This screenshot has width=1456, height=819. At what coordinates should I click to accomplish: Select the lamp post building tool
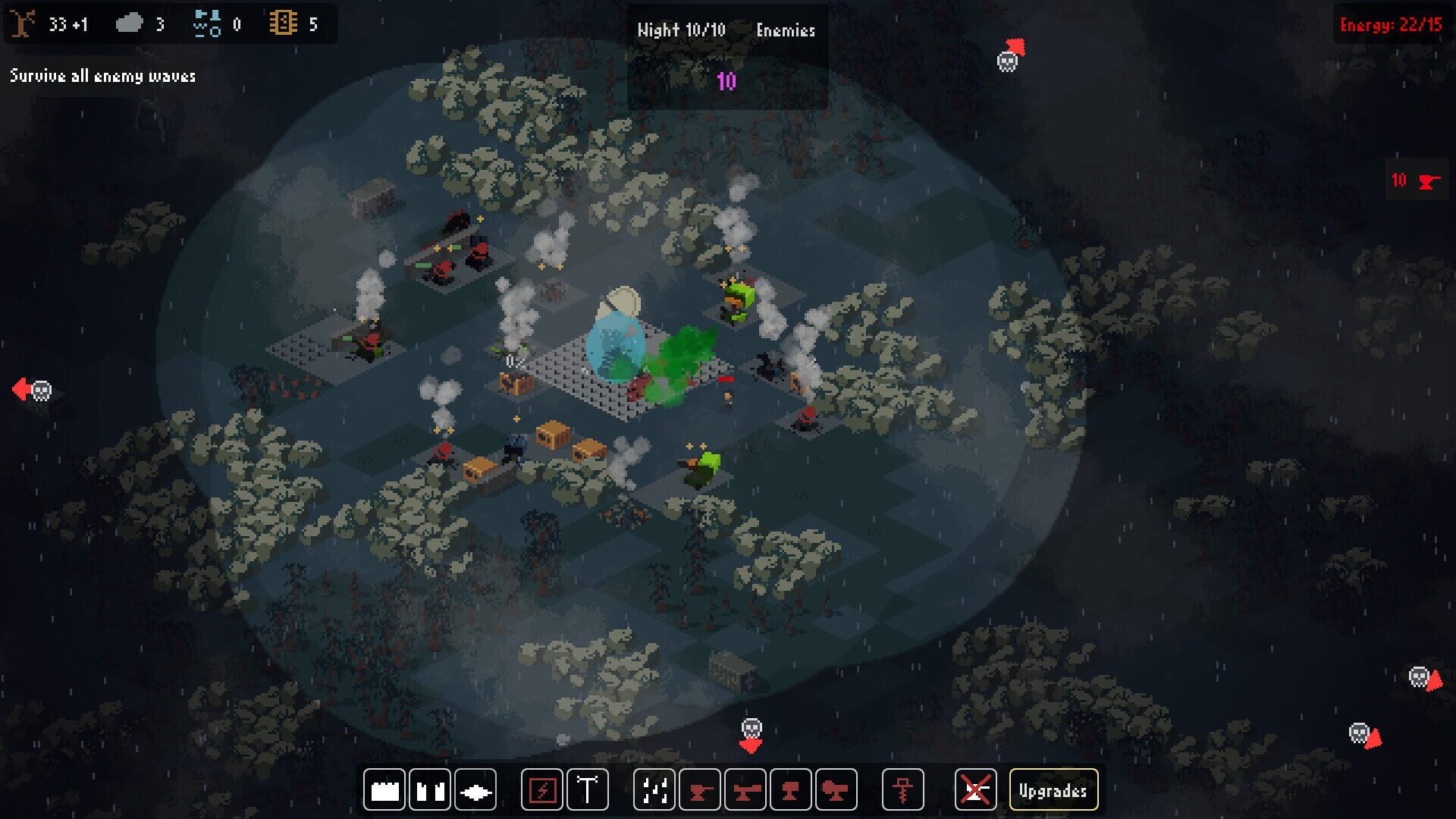[x=587, y=789]
